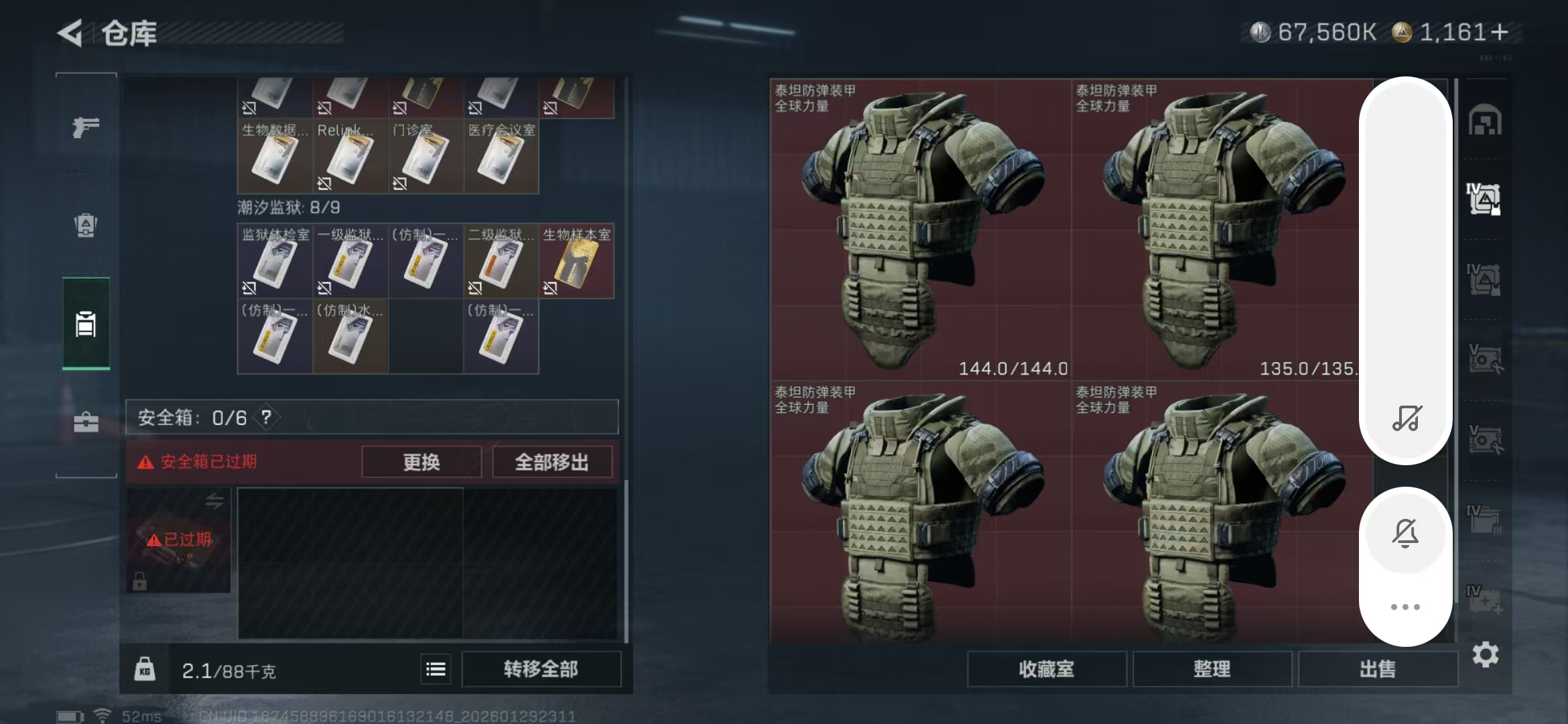Open the three-dot more options menu
This screenshot has height=724, width=1568.
1406,607
